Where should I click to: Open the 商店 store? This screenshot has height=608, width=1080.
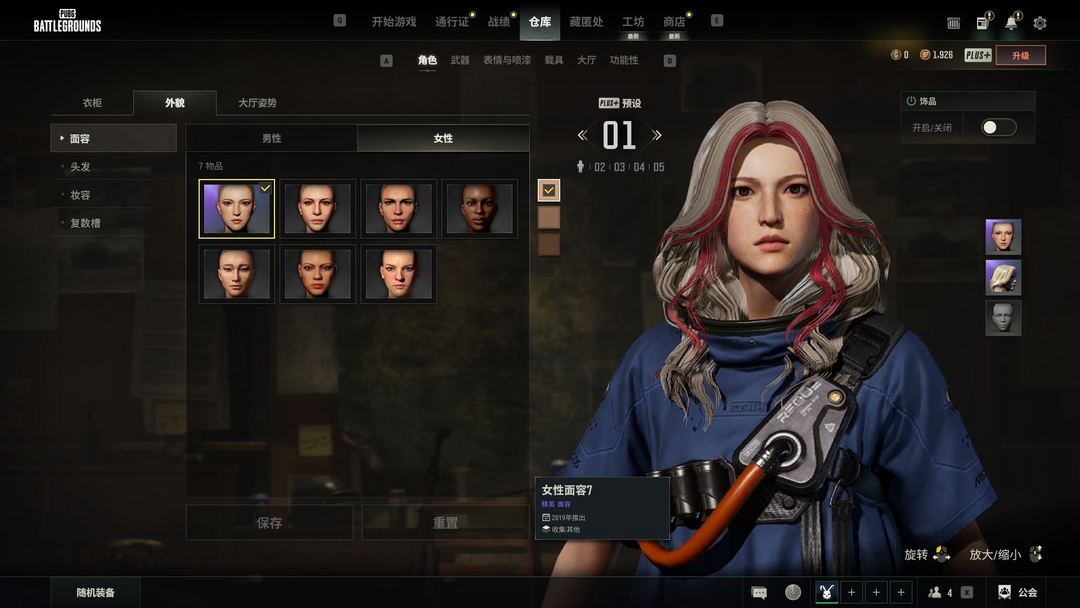click(674, 22)
